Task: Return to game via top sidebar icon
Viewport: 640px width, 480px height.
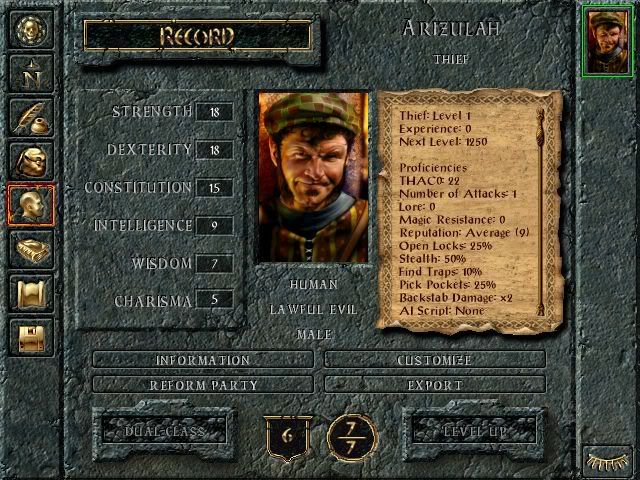Action: 31,28
